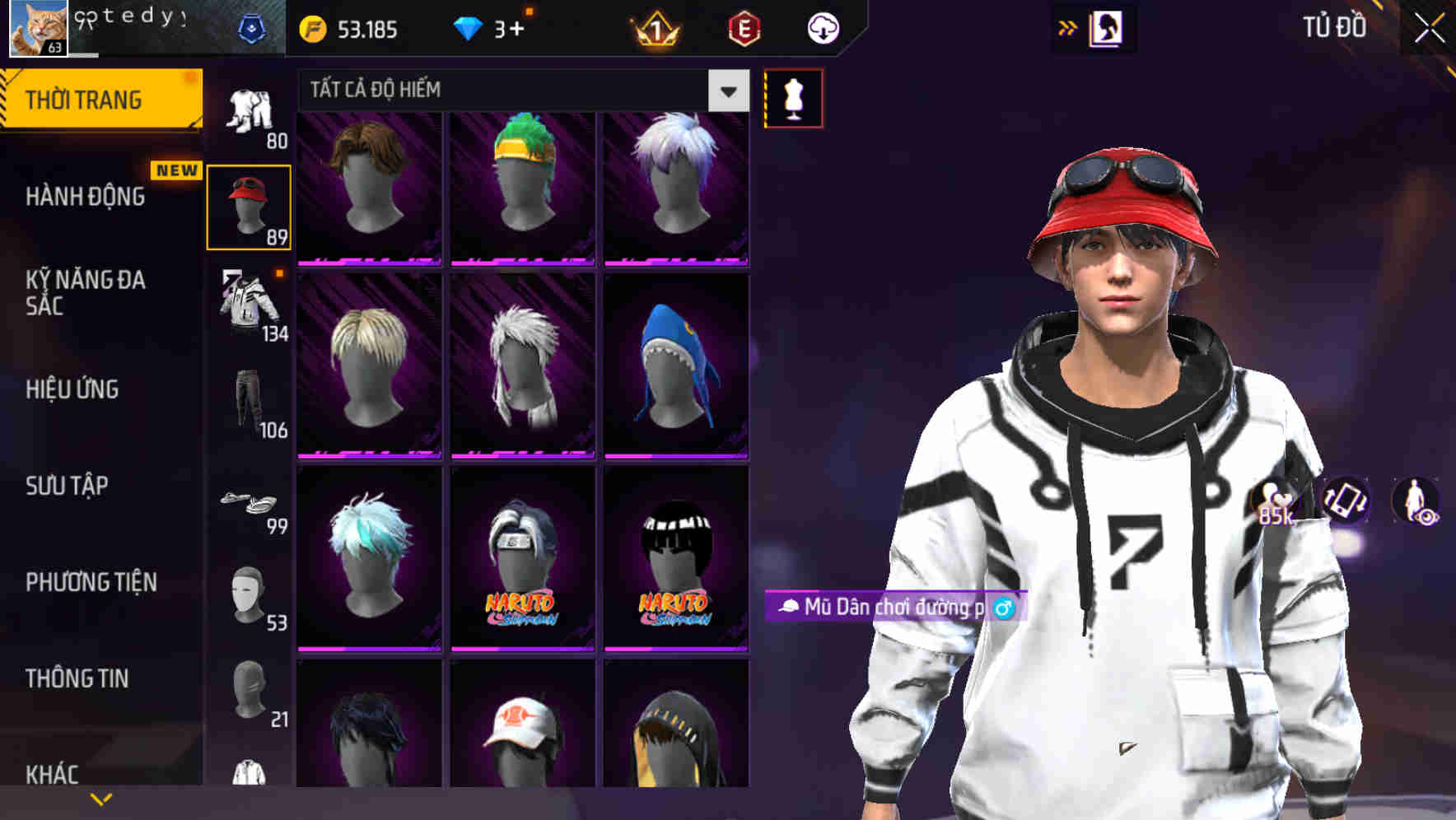The height and width of the screenshot is (820, 1456).
Task: Open the cloud download icon in top bar
Action: 823,27
